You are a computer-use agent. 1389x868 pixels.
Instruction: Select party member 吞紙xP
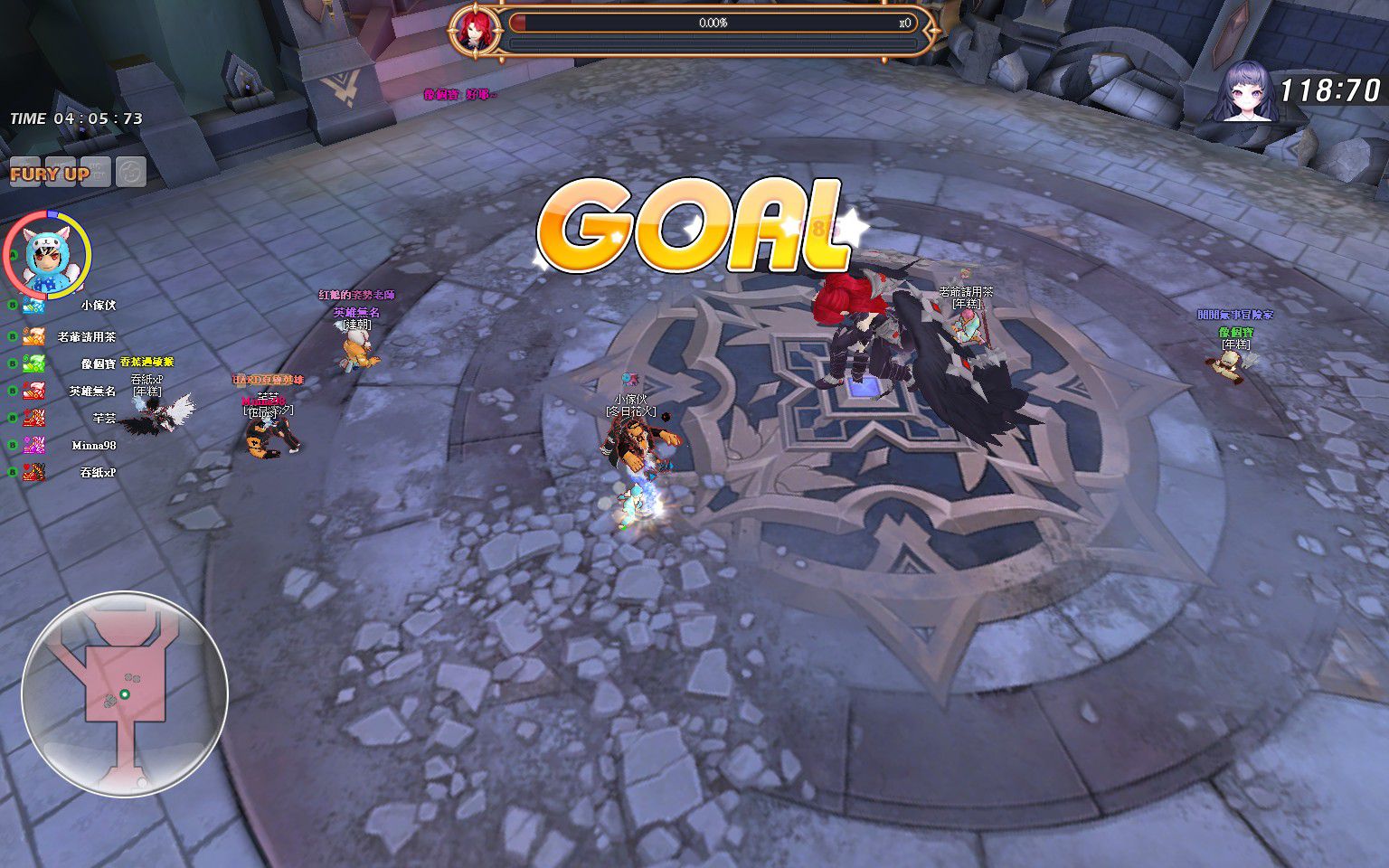click(x=98, y=473)
